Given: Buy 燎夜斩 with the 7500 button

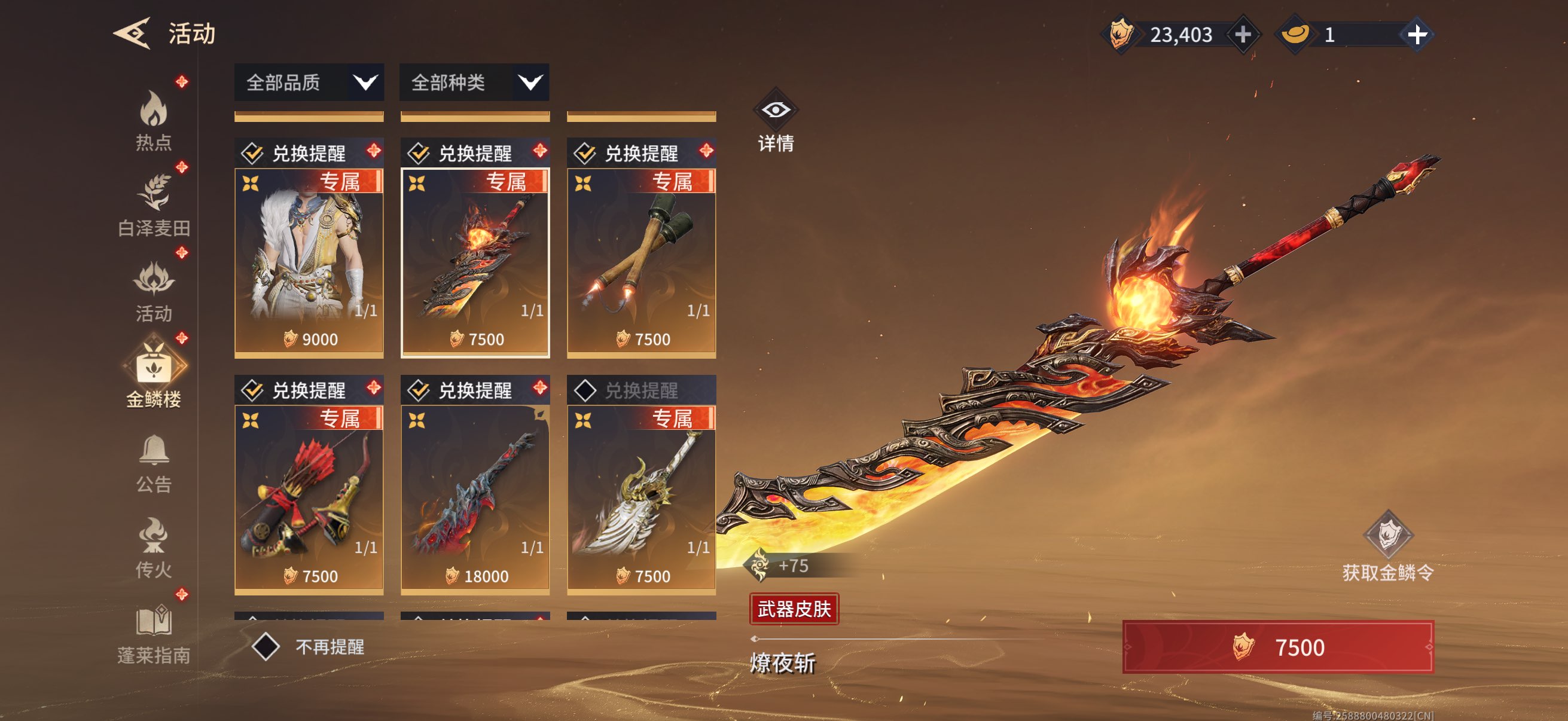Looking at the screenshot, I should click(x=1277, y=647).
